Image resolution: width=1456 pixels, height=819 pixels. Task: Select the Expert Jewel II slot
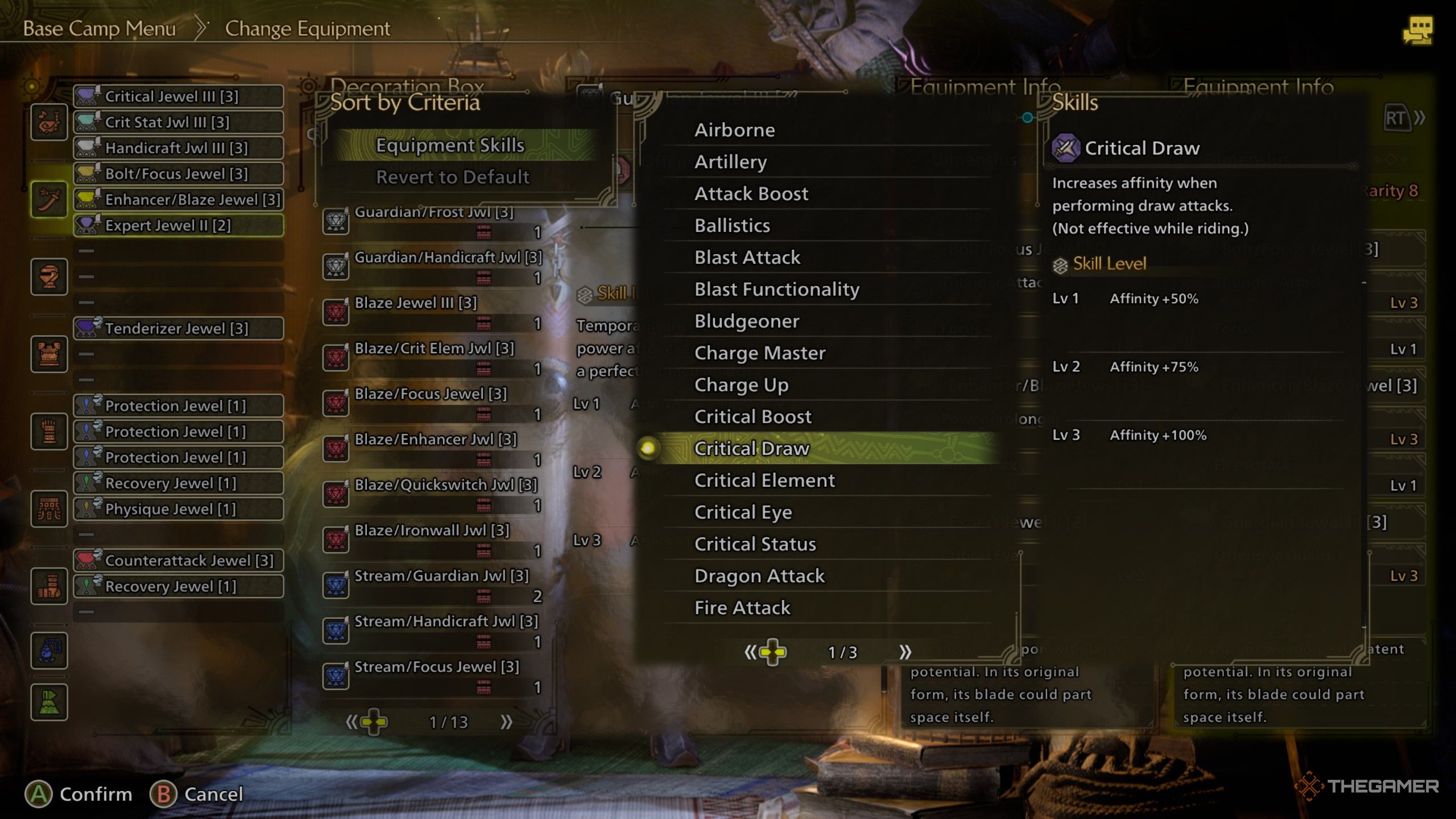178,226
